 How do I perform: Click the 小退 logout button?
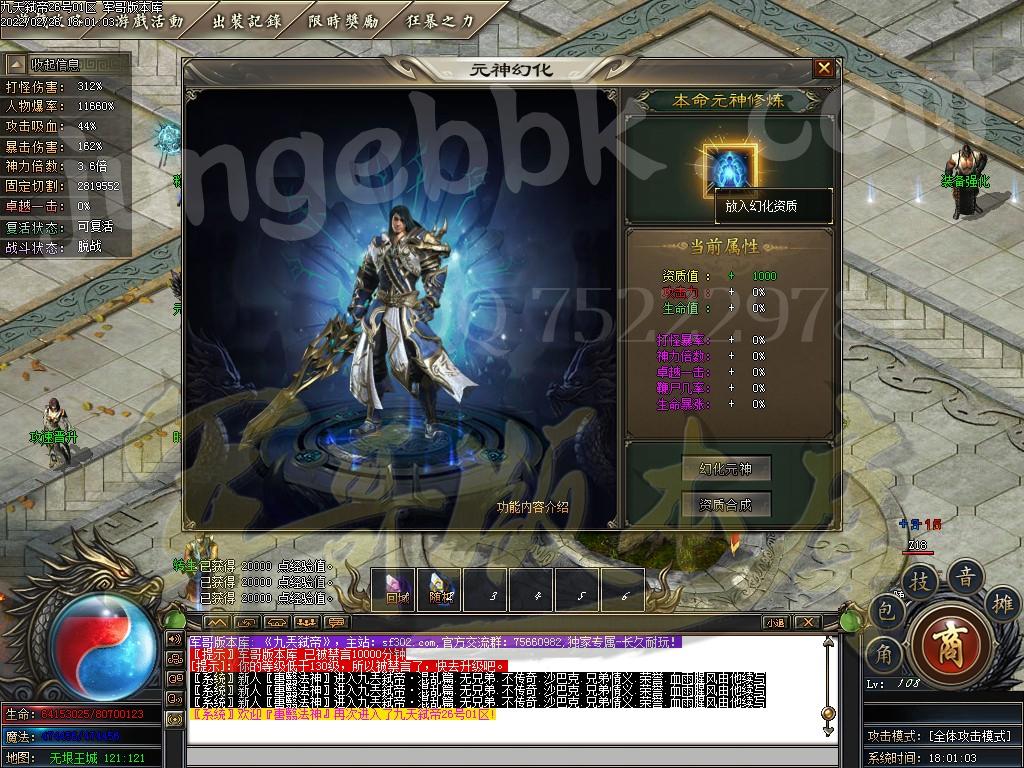tap(776, 622)
